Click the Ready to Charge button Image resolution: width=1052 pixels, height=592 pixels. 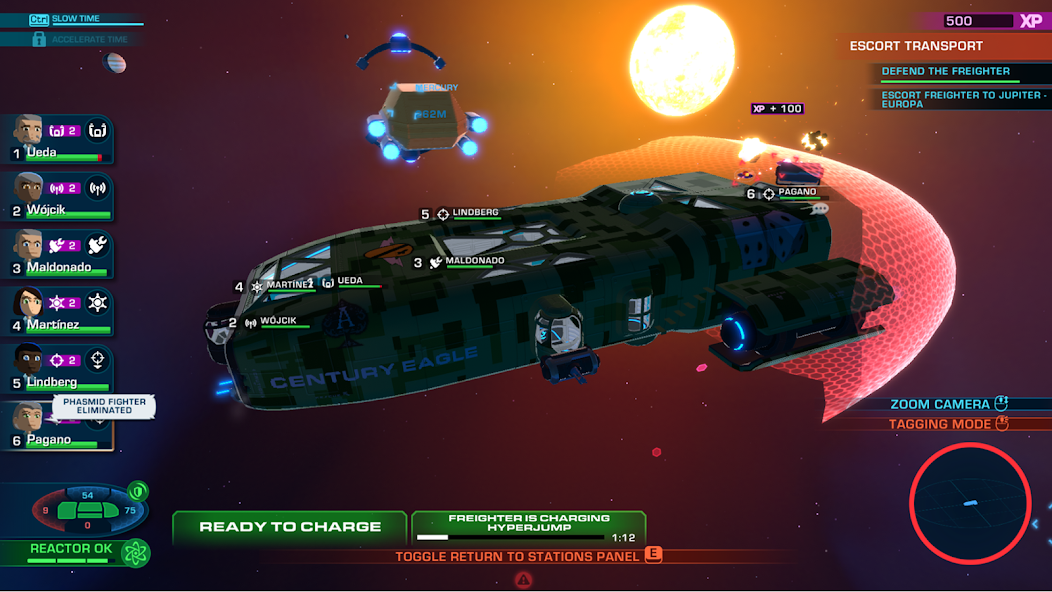click(x=289, y=527)
